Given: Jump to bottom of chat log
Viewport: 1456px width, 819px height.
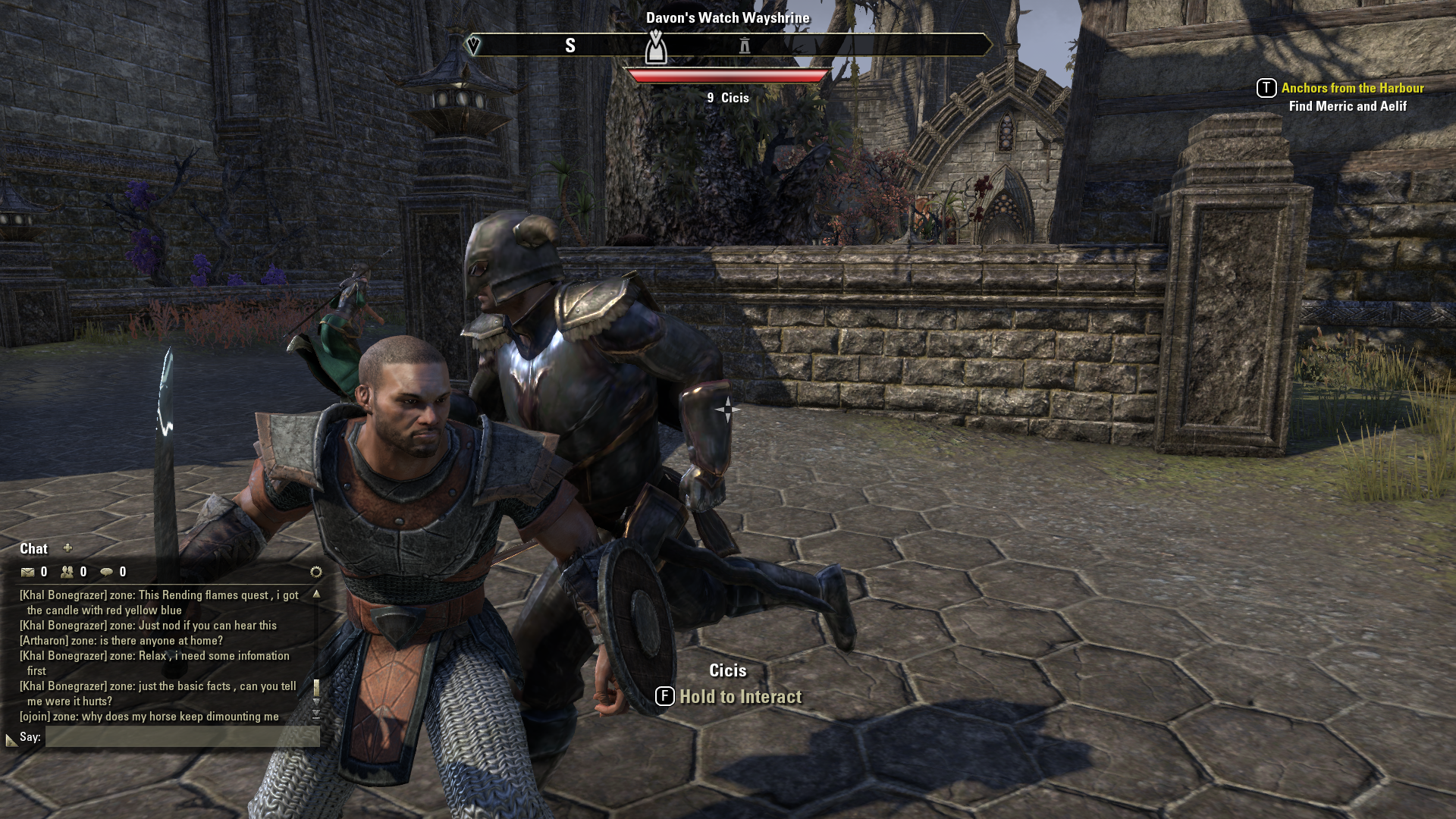Looking at the screenshot, I should coord(316,715).
